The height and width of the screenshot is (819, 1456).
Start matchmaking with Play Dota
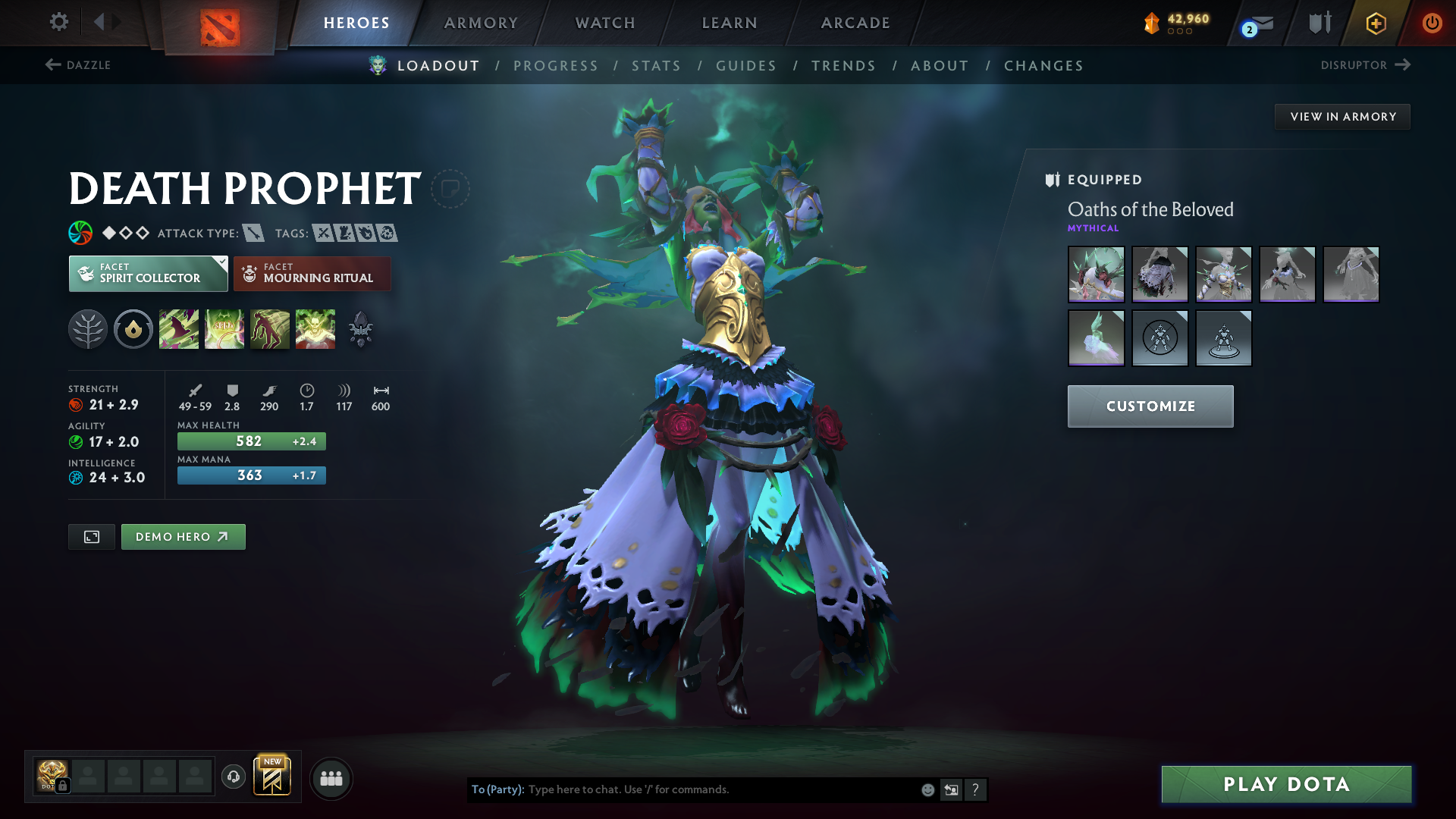(x=1286, y=784)
